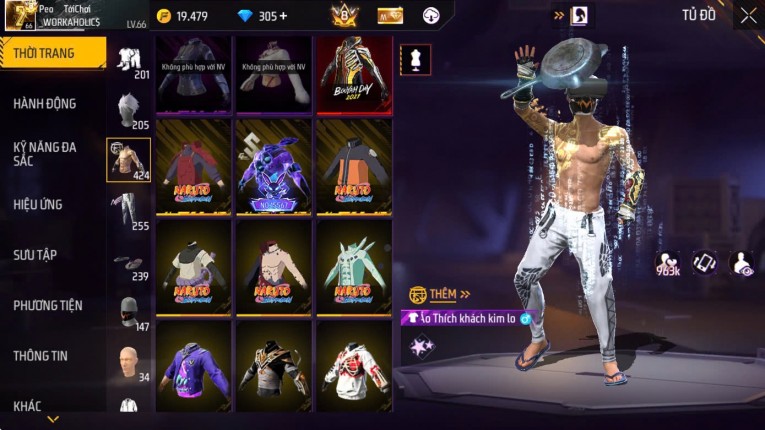Open the THÔNG TIN tab
765x430 pixels.
pos(41,355)
